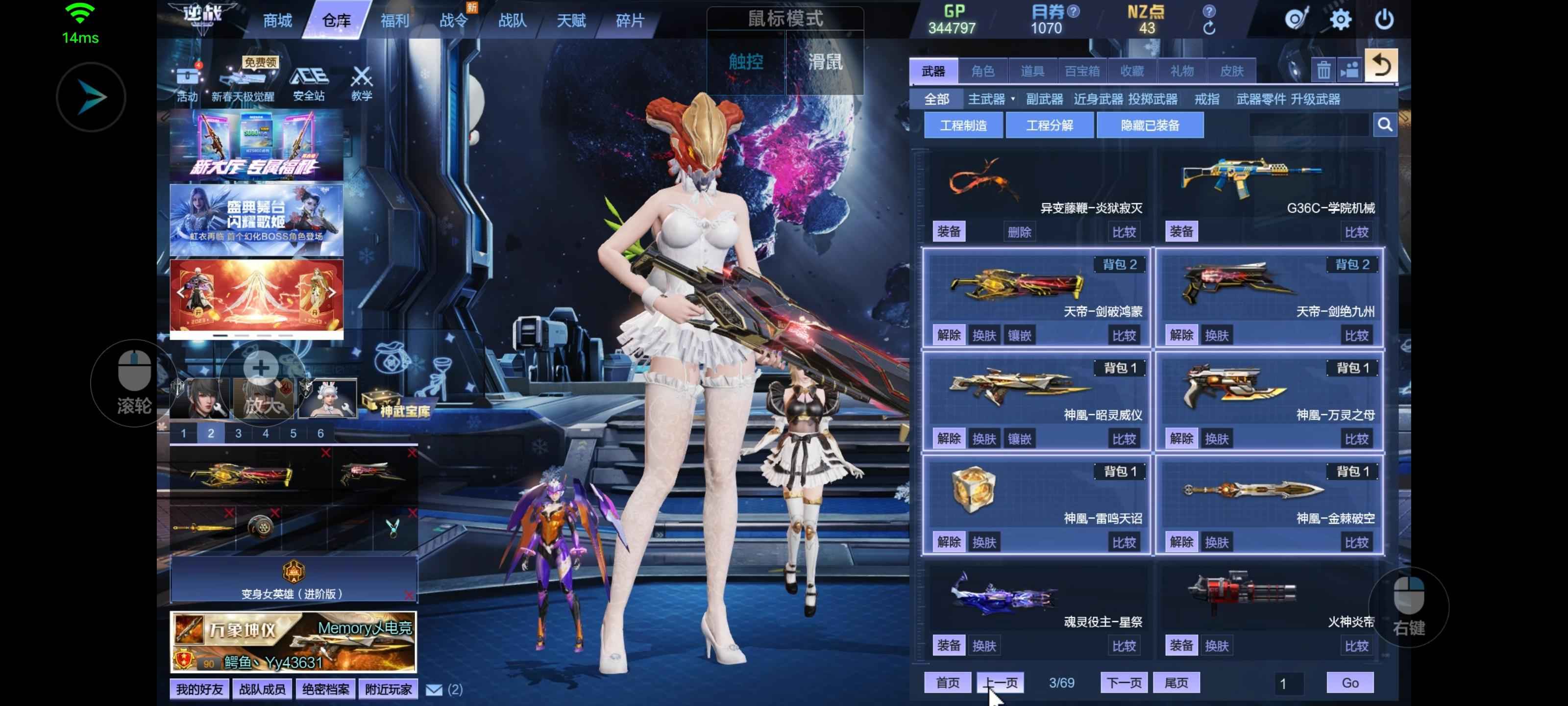Open the 商城 shop menu
This screenshot has height=706, width=1568.
(x=277, y=21)
